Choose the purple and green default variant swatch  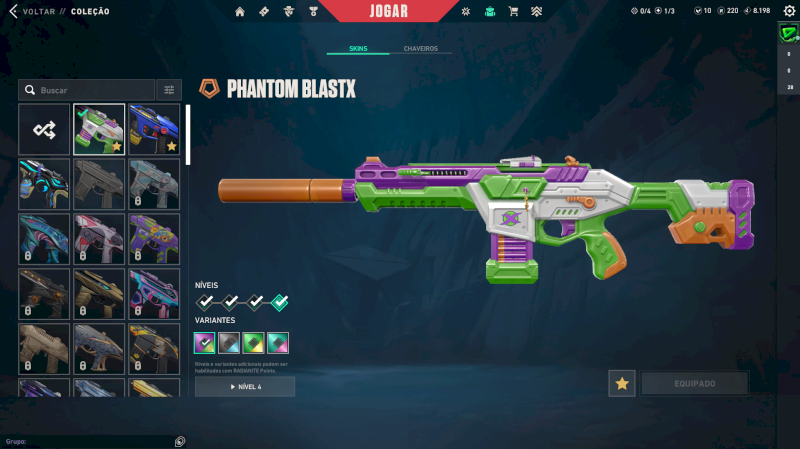[205, 342]
